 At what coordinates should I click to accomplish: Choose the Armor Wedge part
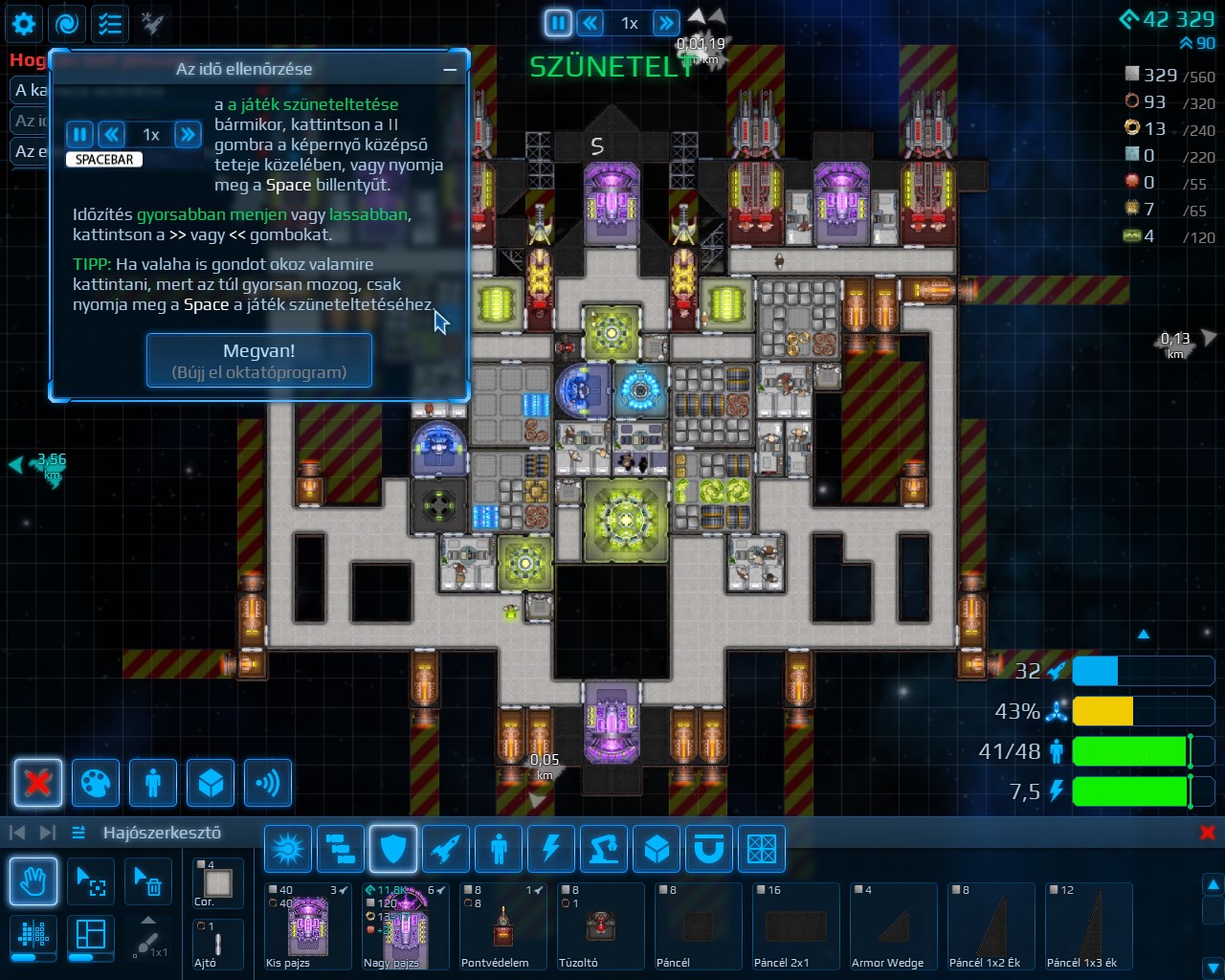pos(893,926)
